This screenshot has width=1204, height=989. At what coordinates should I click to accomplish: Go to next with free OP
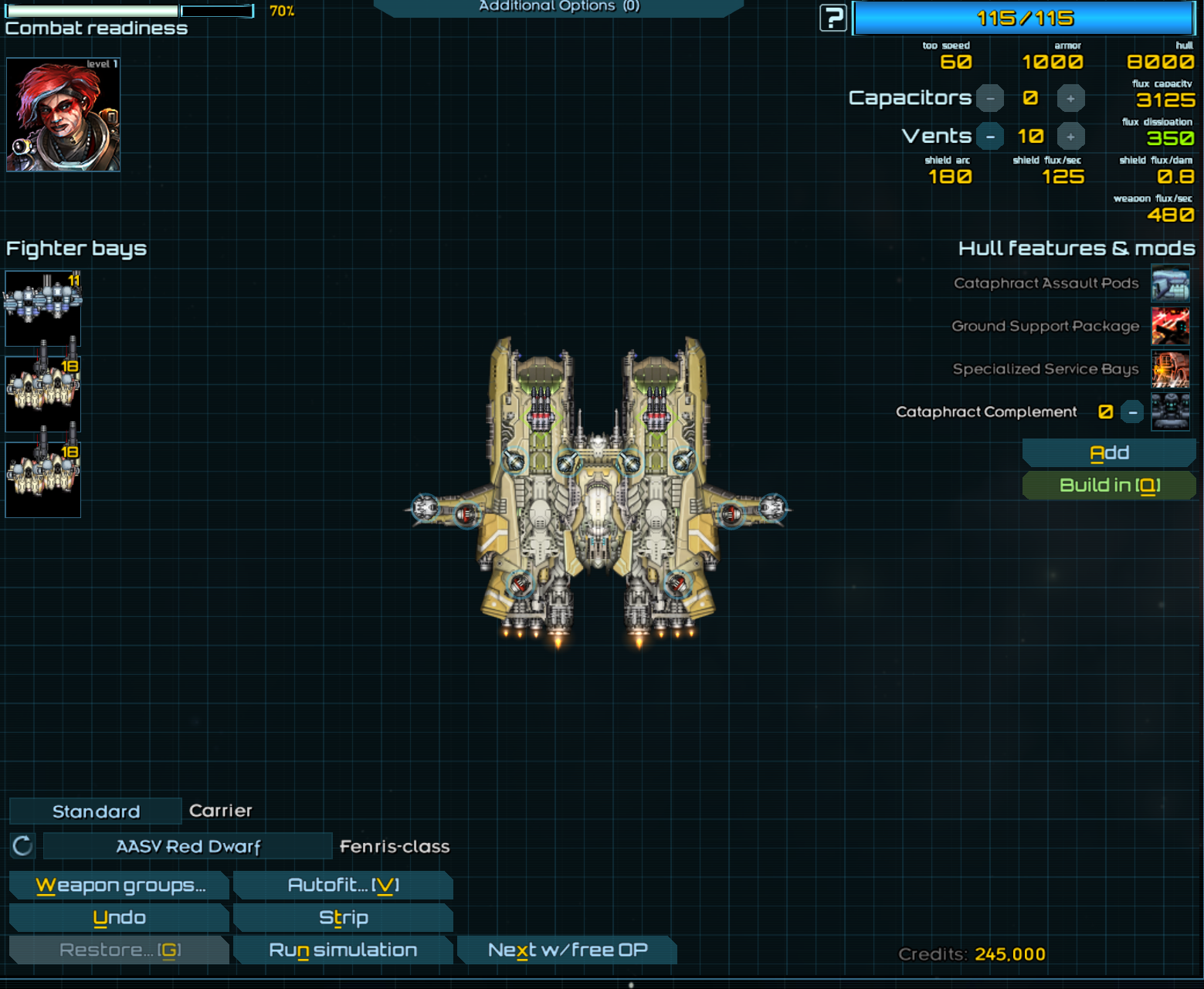tap(567, 950)
